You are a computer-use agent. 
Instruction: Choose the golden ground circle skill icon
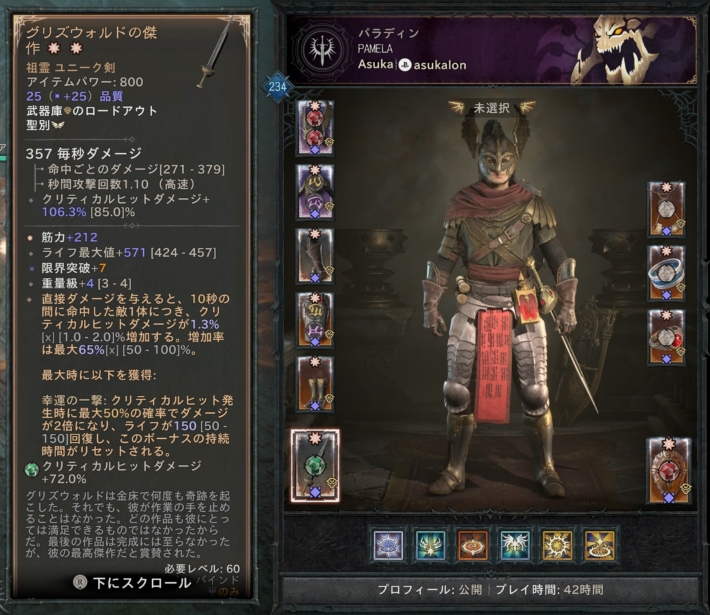point(600,545)
